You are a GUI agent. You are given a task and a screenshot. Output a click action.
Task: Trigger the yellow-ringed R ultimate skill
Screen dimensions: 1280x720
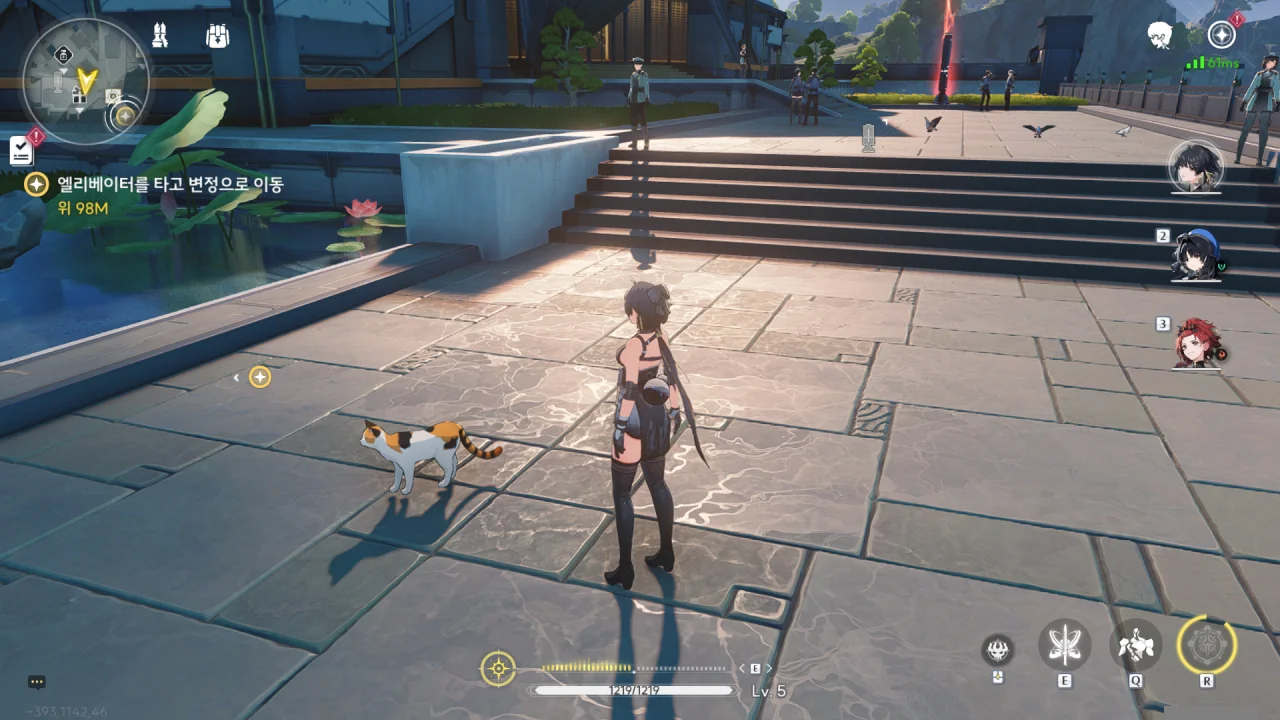(x=1207, y=645)
